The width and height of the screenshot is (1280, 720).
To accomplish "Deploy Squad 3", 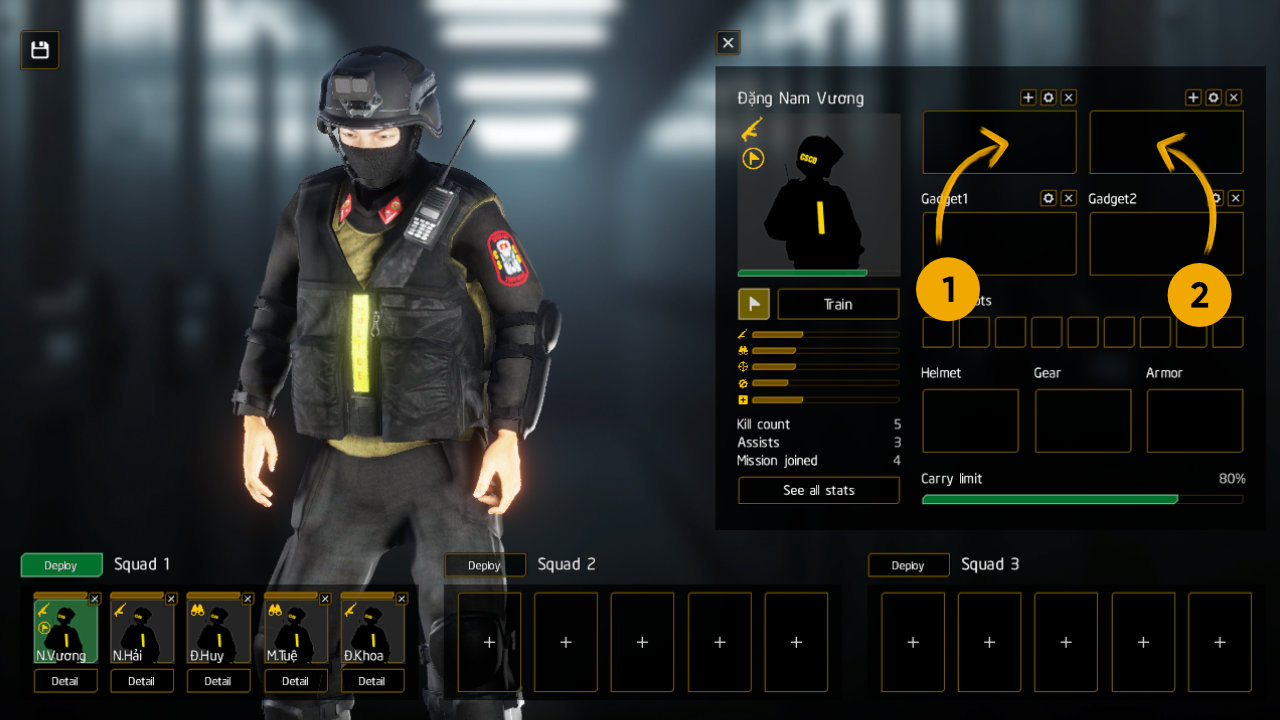I will coord(908,565).
